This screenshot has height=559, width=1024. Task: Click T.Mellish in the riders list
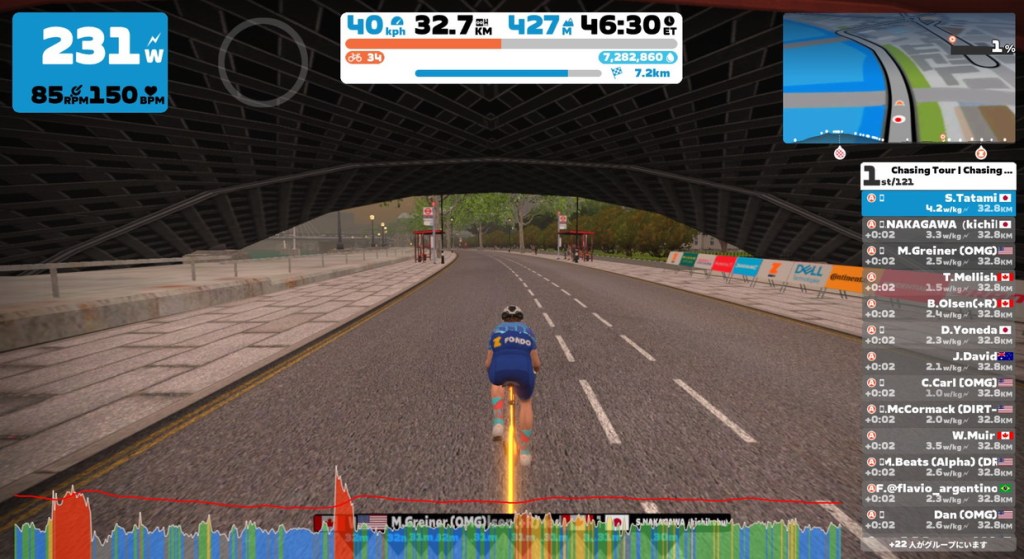[x=938, y=282]
